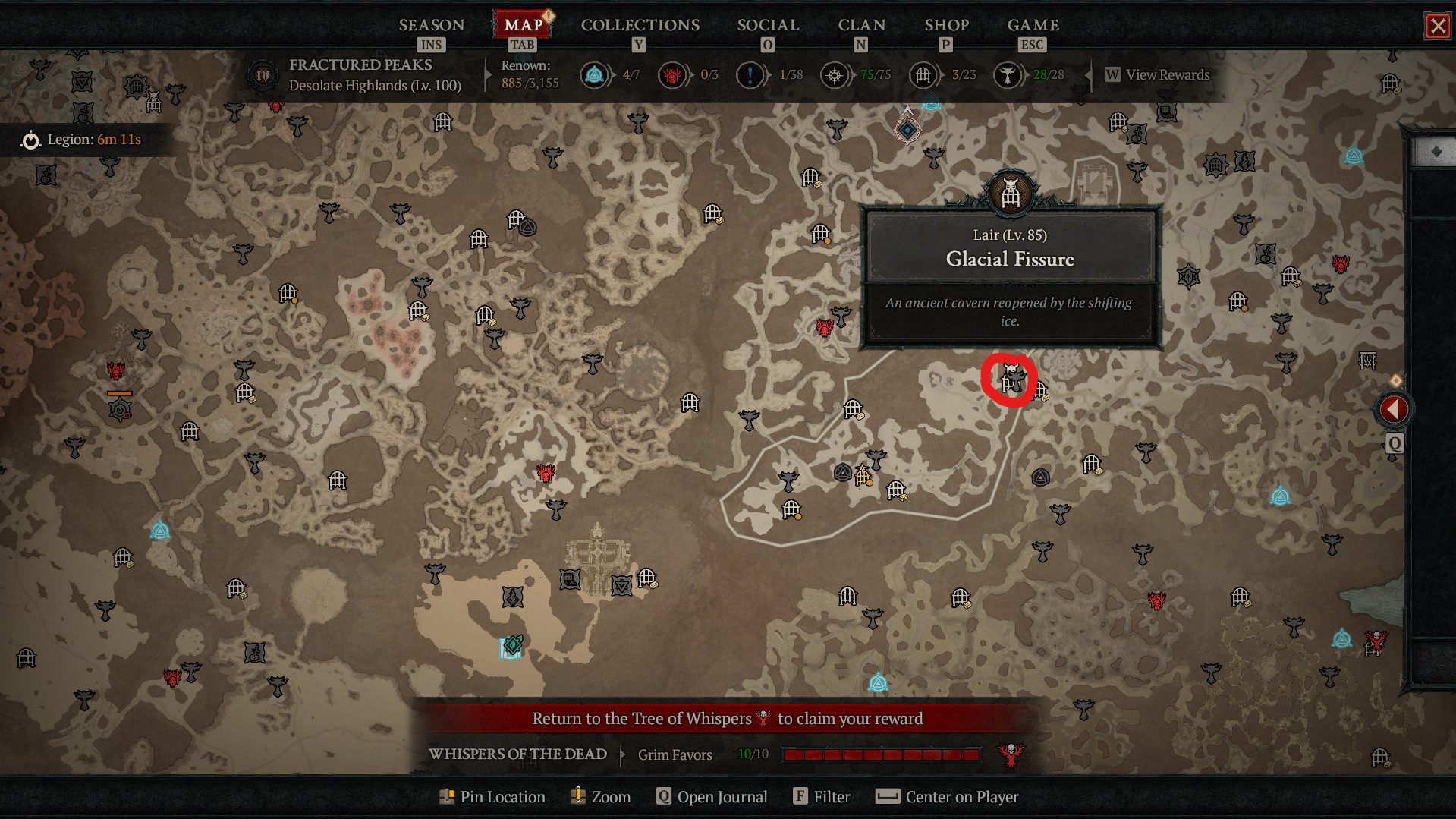Click the Legion event timer
Screen dimensions: 1456x819
(82, 140)
